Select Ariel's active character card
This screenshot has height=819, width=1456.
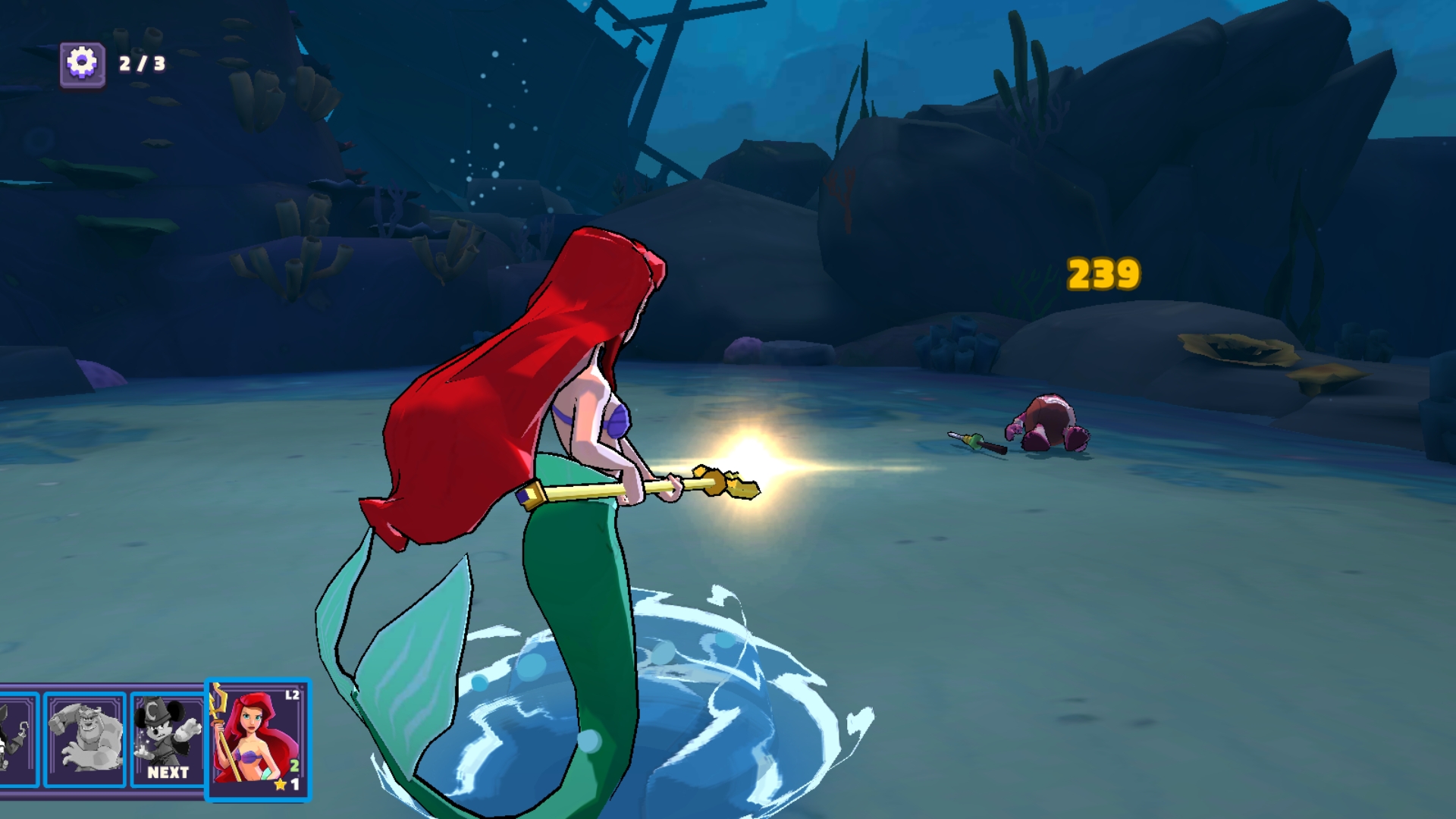click(x=258, y=739)
